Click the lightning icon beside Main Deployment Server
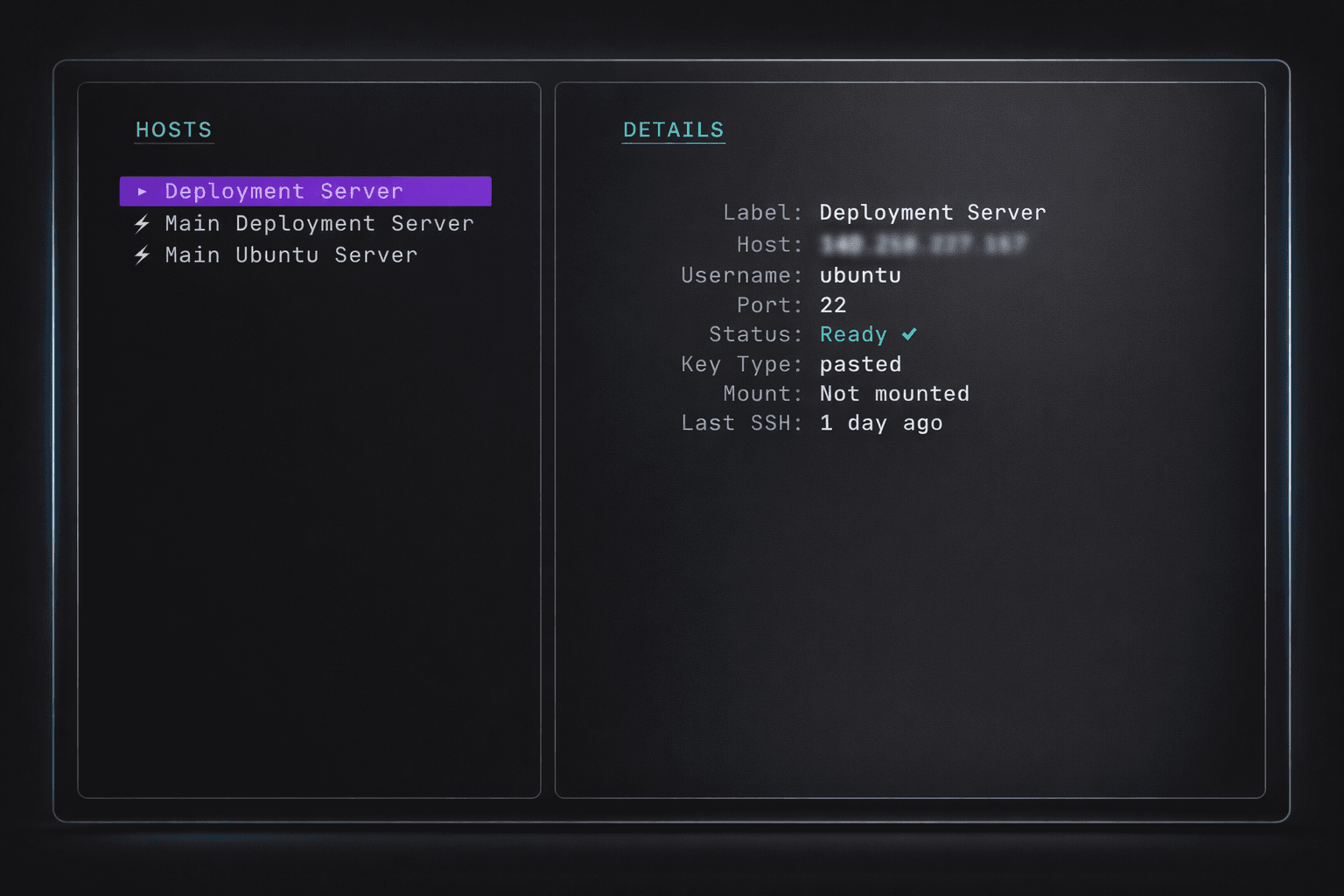This screenshot has height=896, width=1344. pos(142,224)
